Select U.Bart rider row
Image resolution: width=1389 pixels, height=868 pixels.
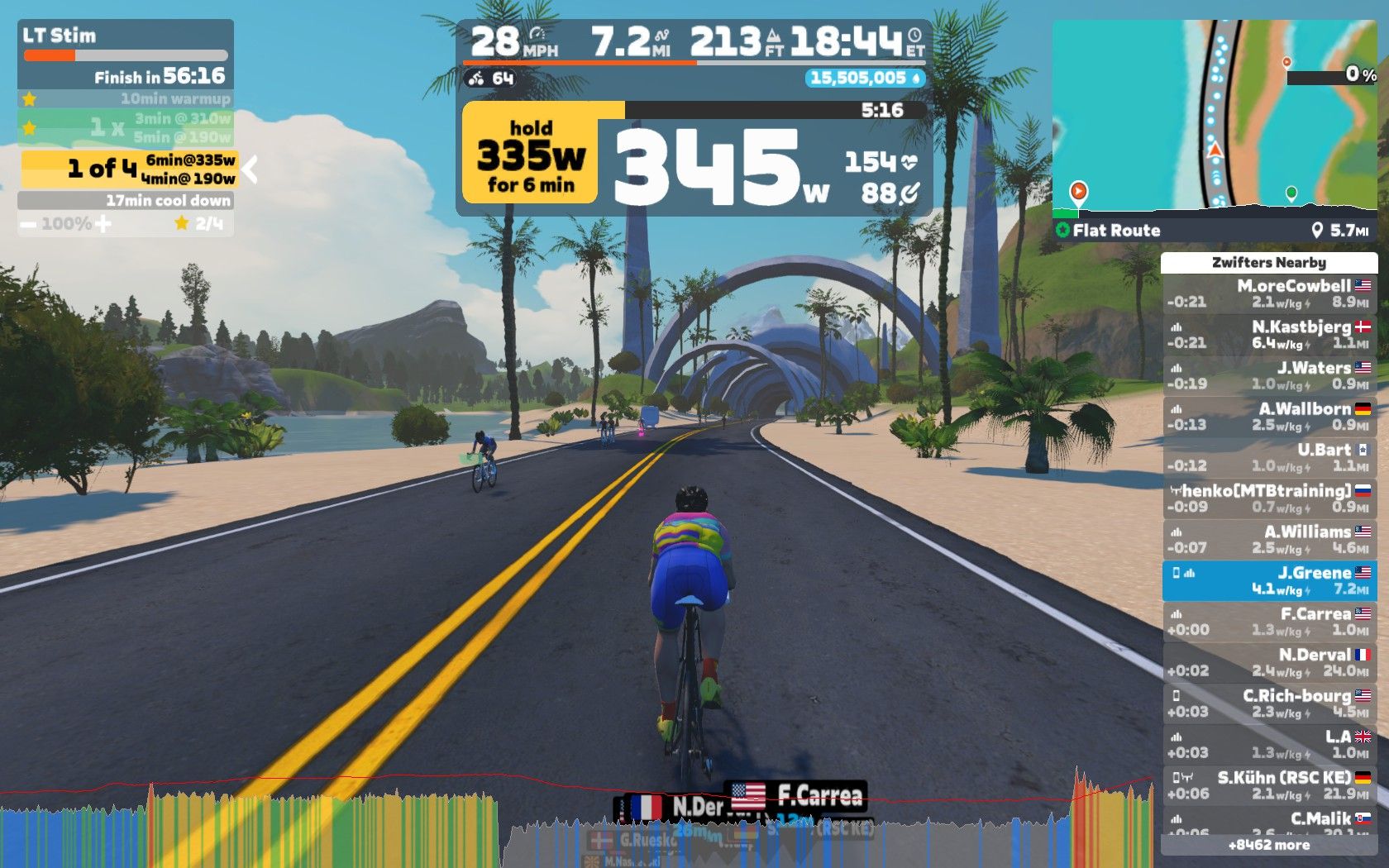1269,457
